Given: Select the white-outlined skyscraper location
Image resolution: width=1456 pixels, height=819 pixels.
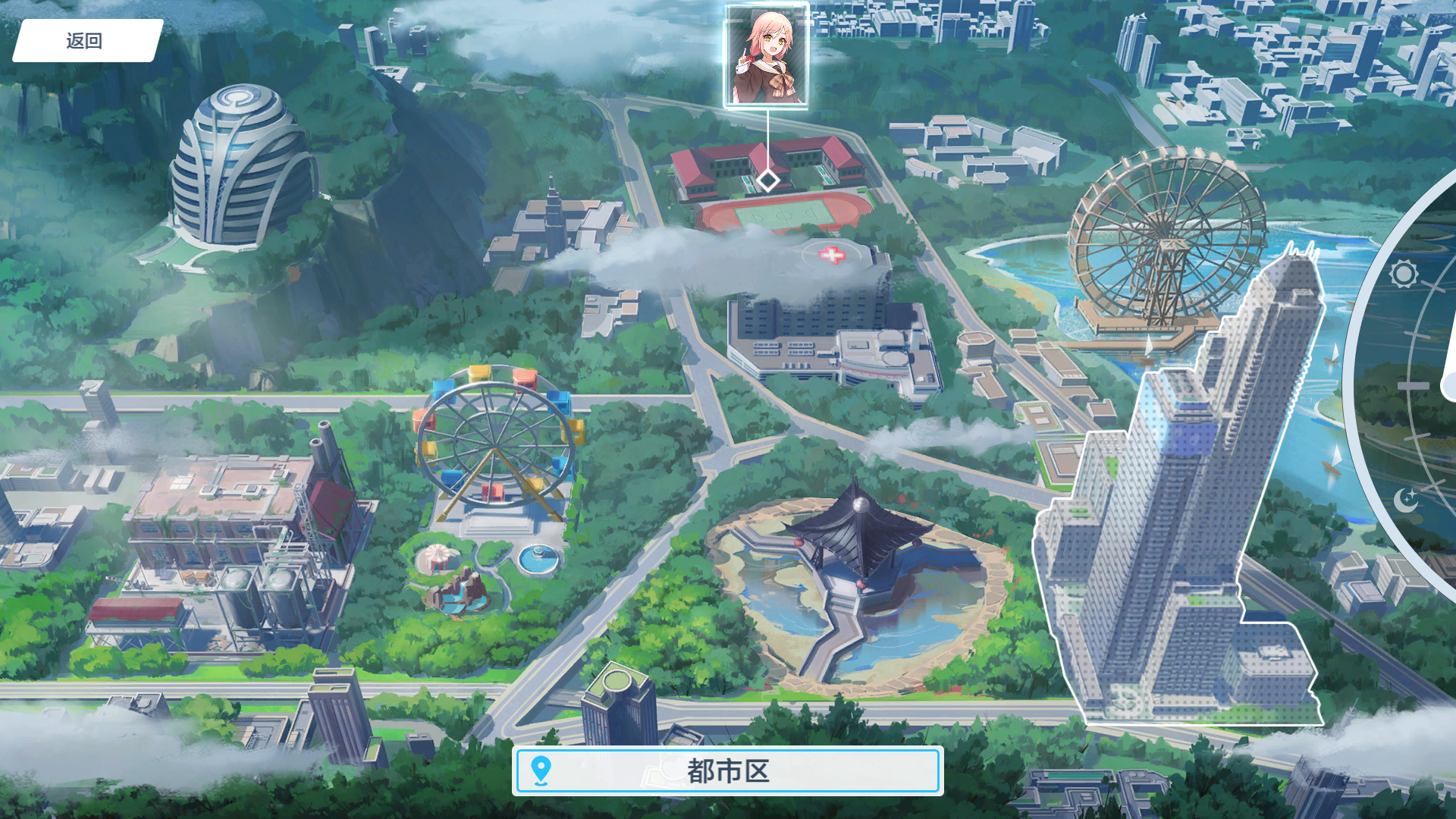Looking at the screenshot, I should [1183, 516].
